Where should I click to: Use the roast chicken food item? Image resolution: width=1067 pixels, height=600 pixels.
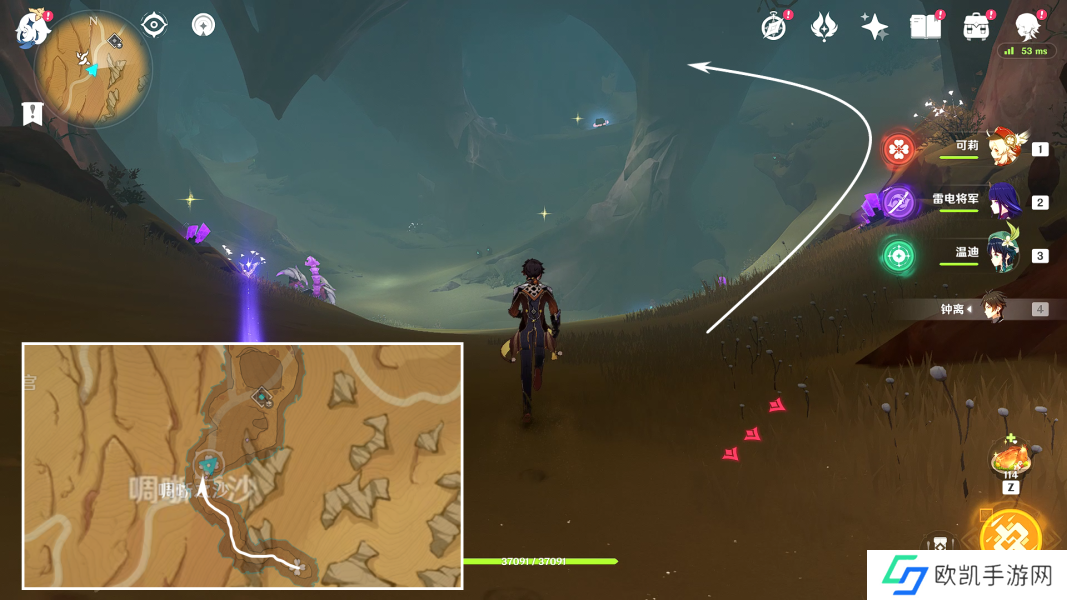pos(1010,461)
